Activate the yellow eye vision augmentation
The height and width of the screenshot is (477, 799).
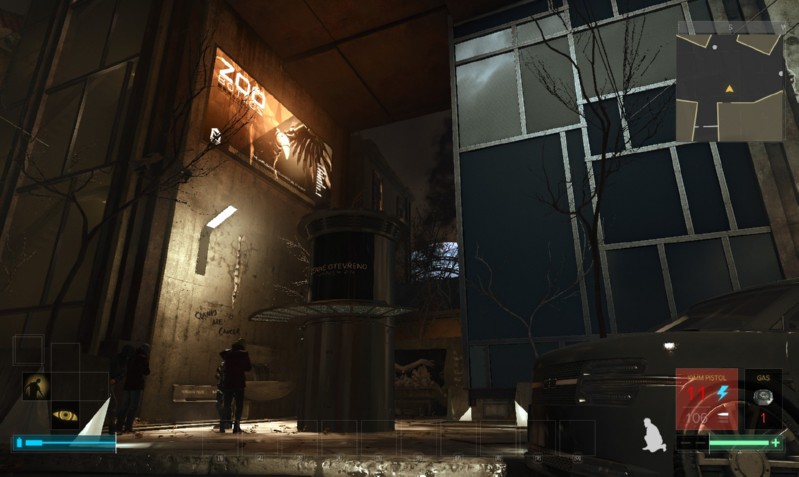65,414
